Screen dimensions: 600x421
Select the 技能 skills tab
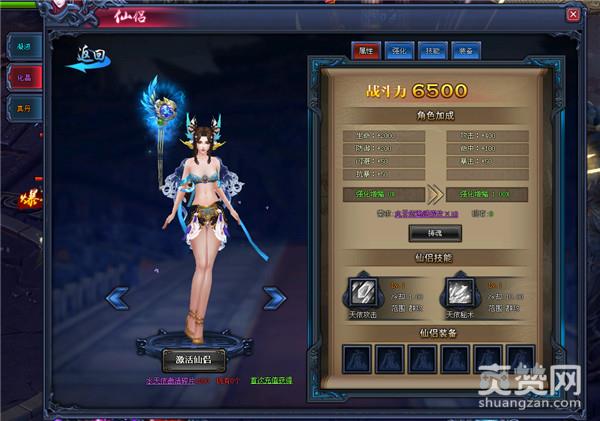[433, 48]
